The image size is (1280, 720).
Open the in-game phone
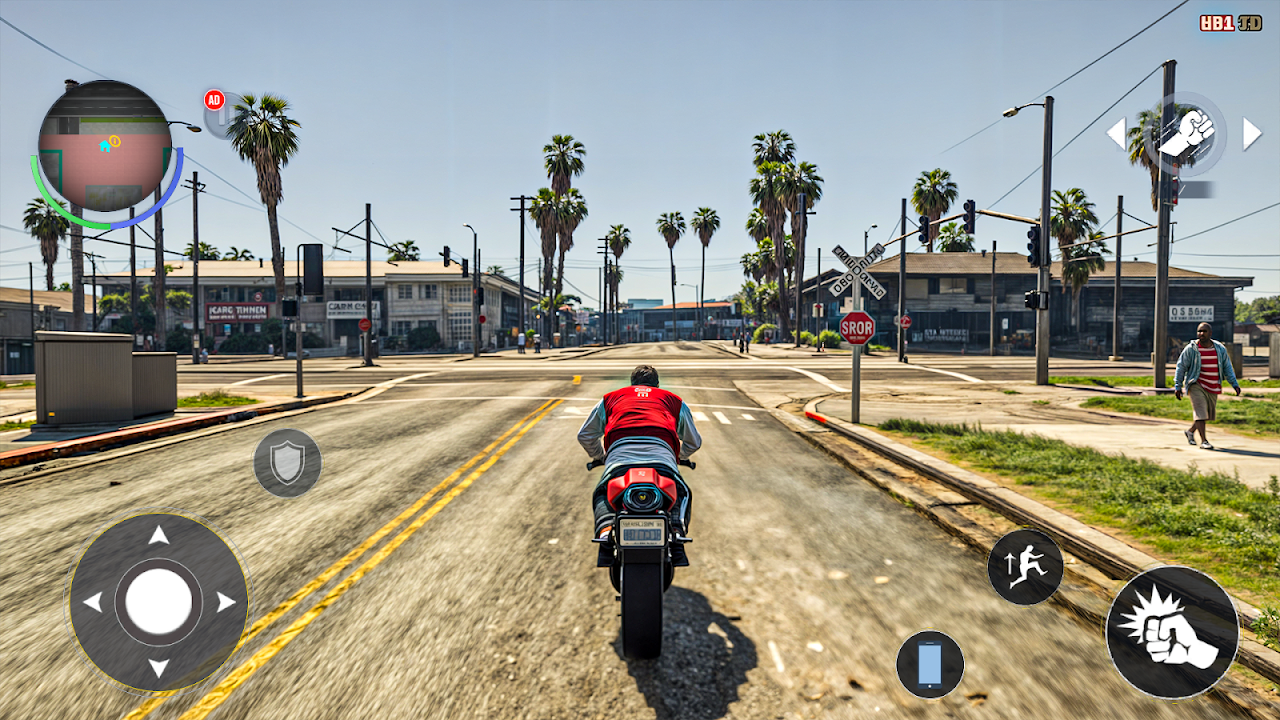pyautogui.click(x=930, y=664)
